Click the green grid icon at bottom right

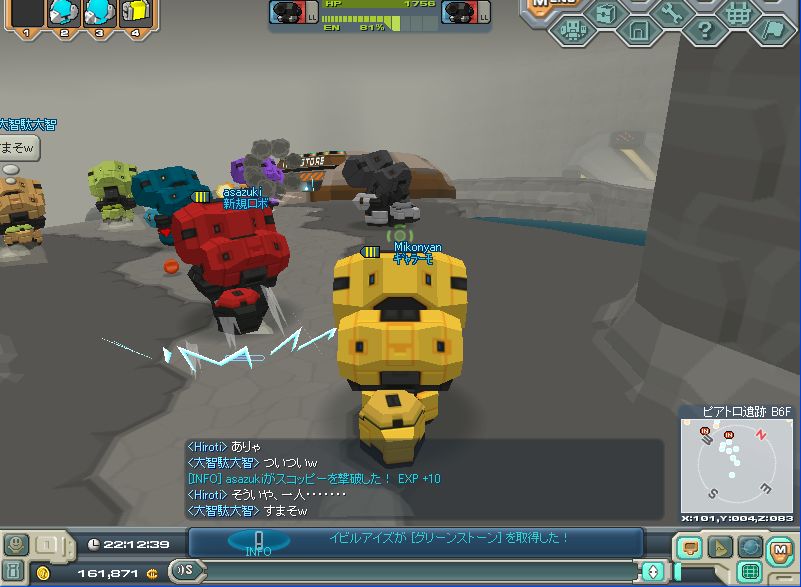(747, 572)
